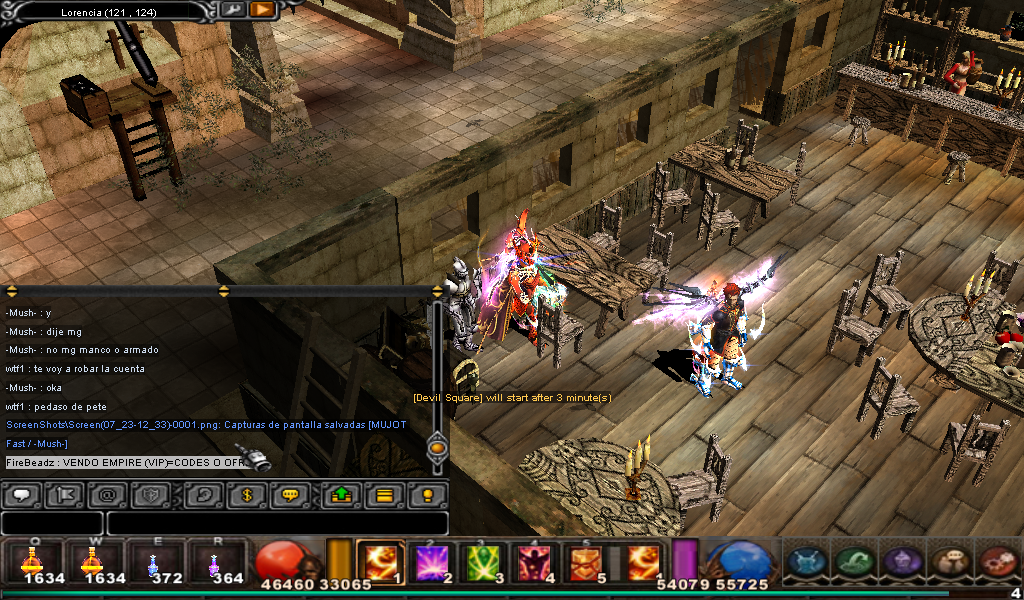Open the red gears system menu icon
Viewport: 1024px width, 600px height.
click(x=997, y=561)
